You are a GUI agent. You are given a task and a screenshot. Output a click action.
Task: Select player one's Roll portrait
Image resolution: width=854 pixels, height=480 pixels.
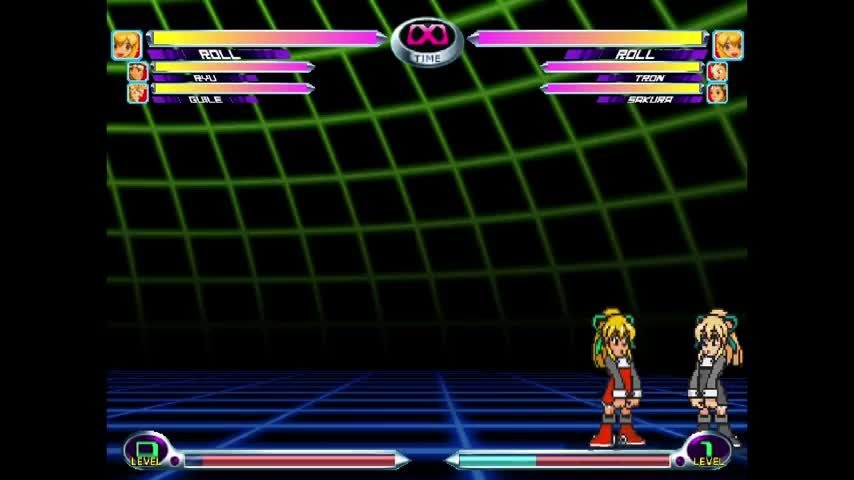point(126,45)
